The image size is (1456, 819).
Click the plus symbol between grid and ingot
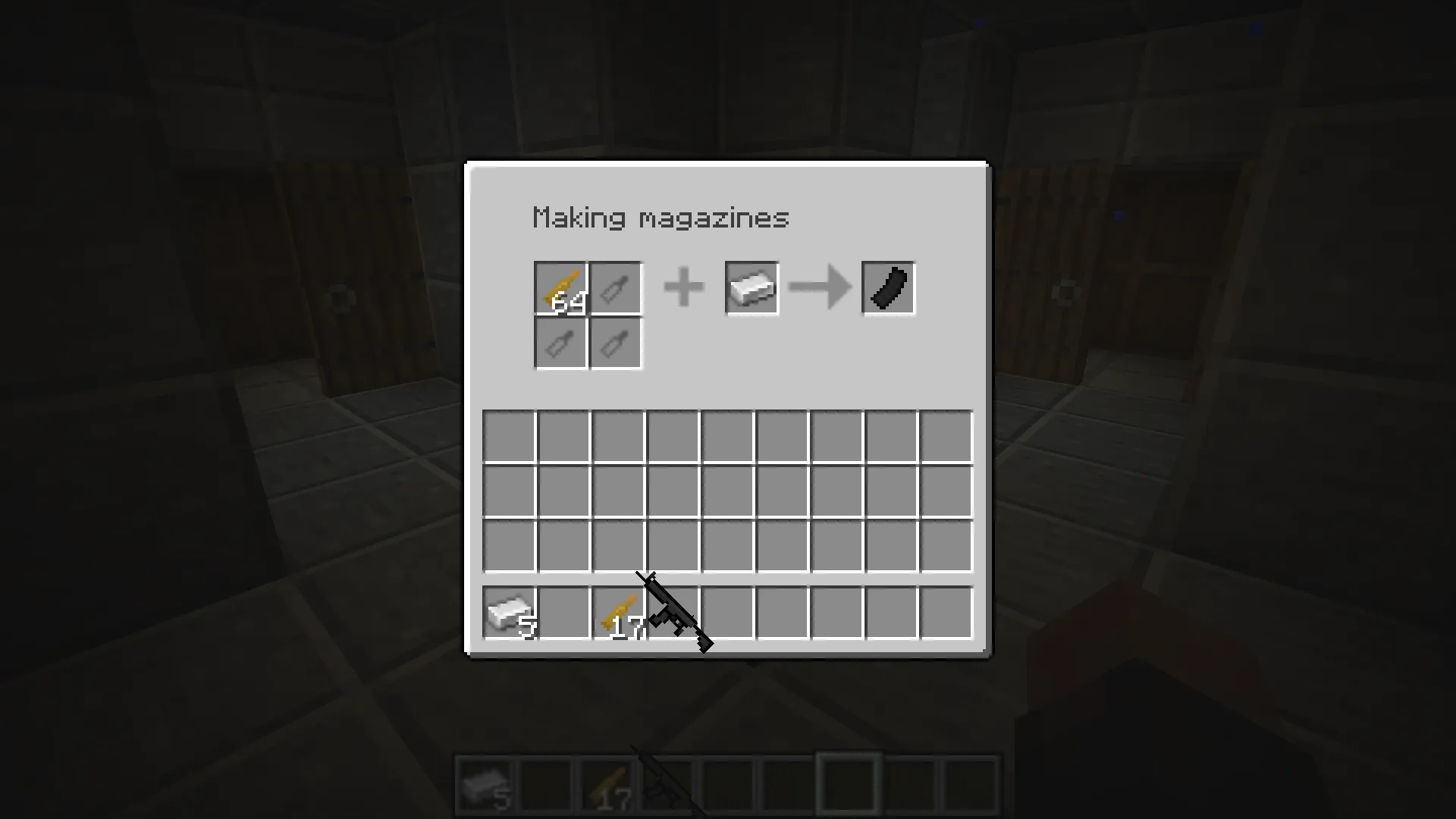pos(683,288)
